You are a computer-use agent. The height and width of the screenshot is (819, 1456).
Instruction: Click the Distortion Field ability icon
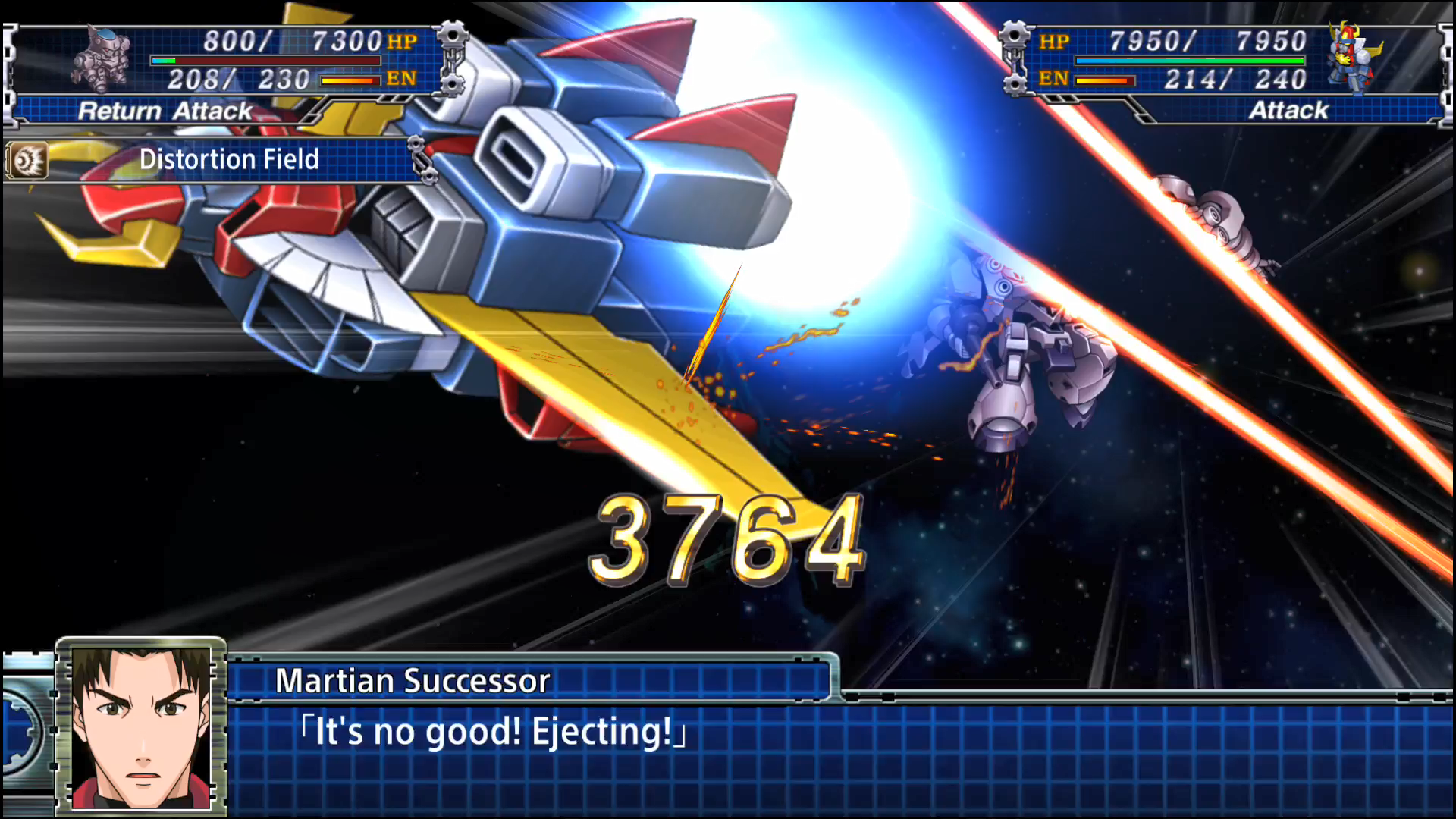(28, 160)
